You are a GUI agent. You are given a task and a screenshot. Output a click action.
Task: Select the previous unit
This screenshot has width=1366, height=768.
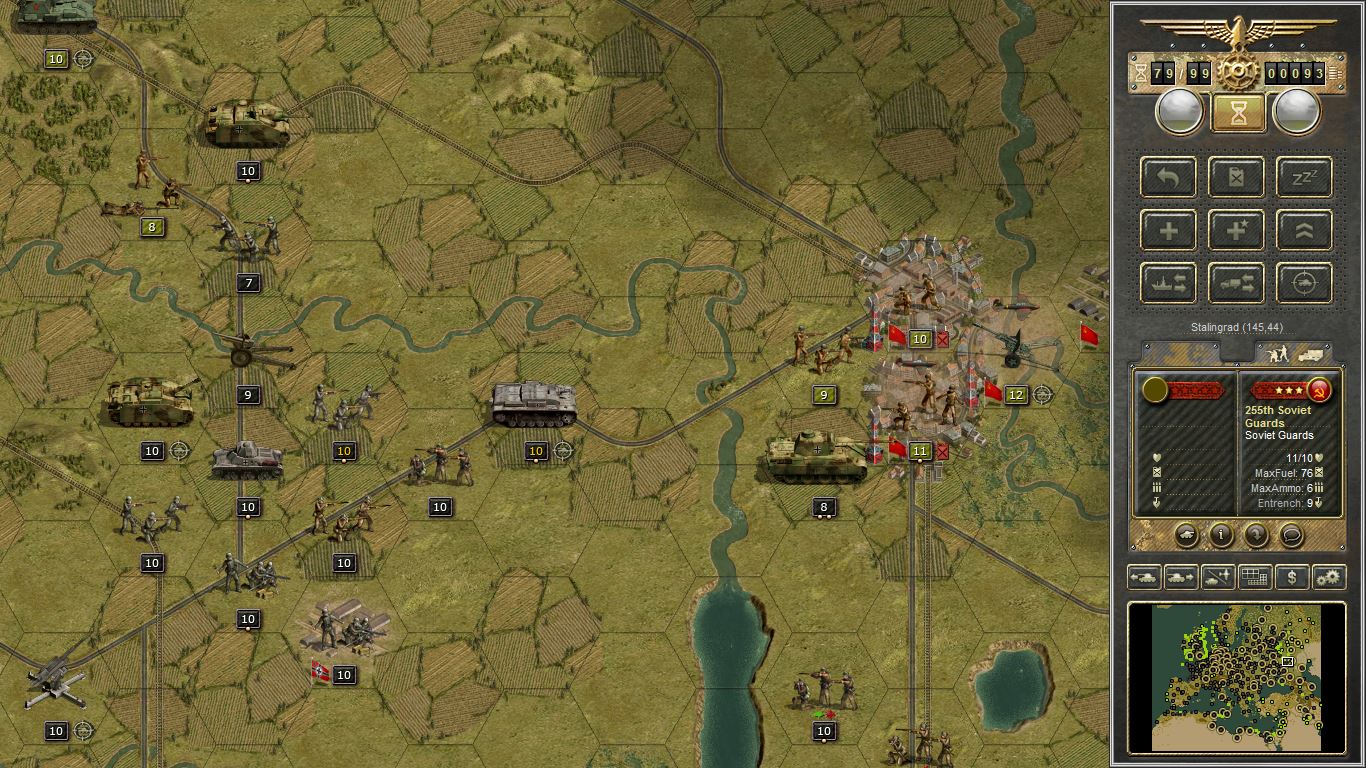coord(1146,577)
